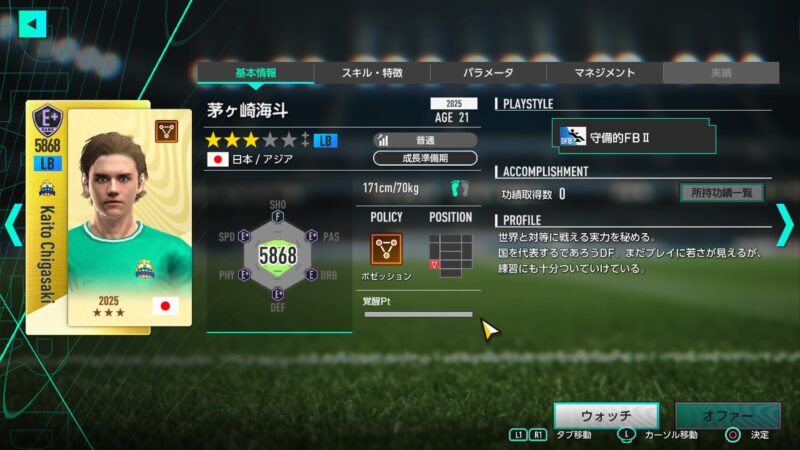Screen dimensions: 800x450
Task: Switch to the パラメータ tab
Action: [488, 73]
